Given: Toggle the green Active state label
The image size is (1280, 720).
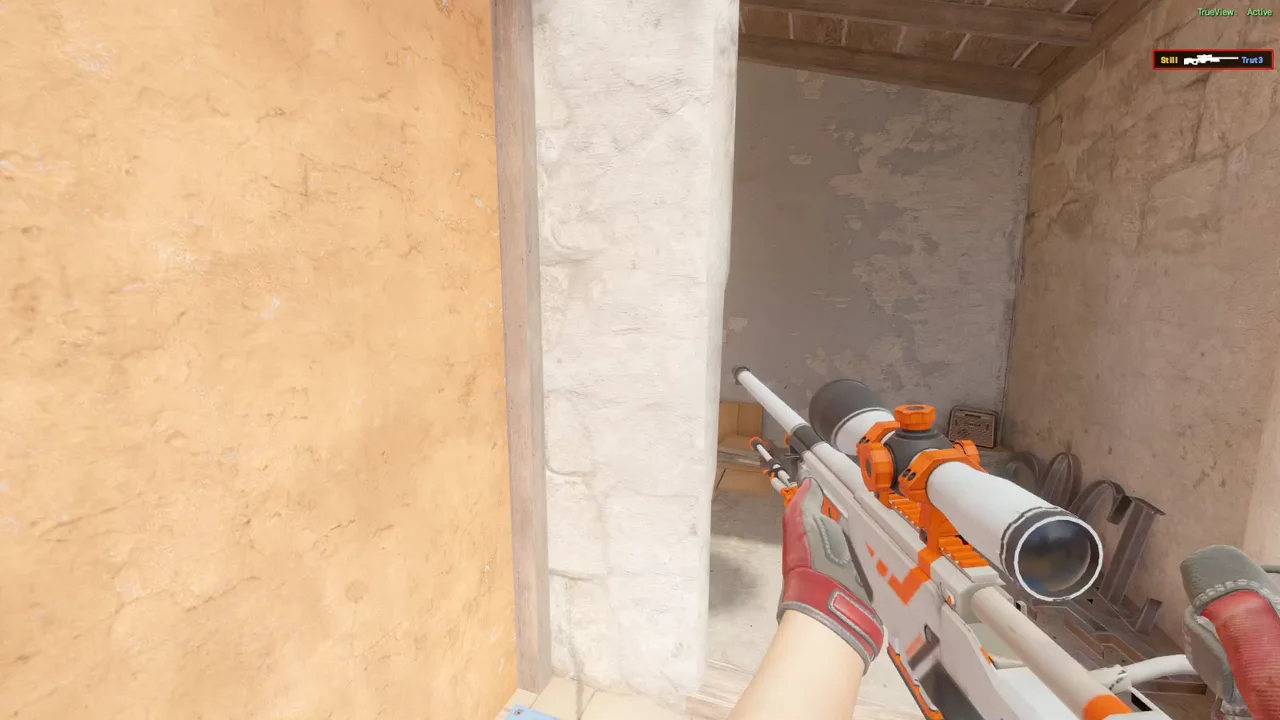Looking at the screenshot, I should 1259,11.
